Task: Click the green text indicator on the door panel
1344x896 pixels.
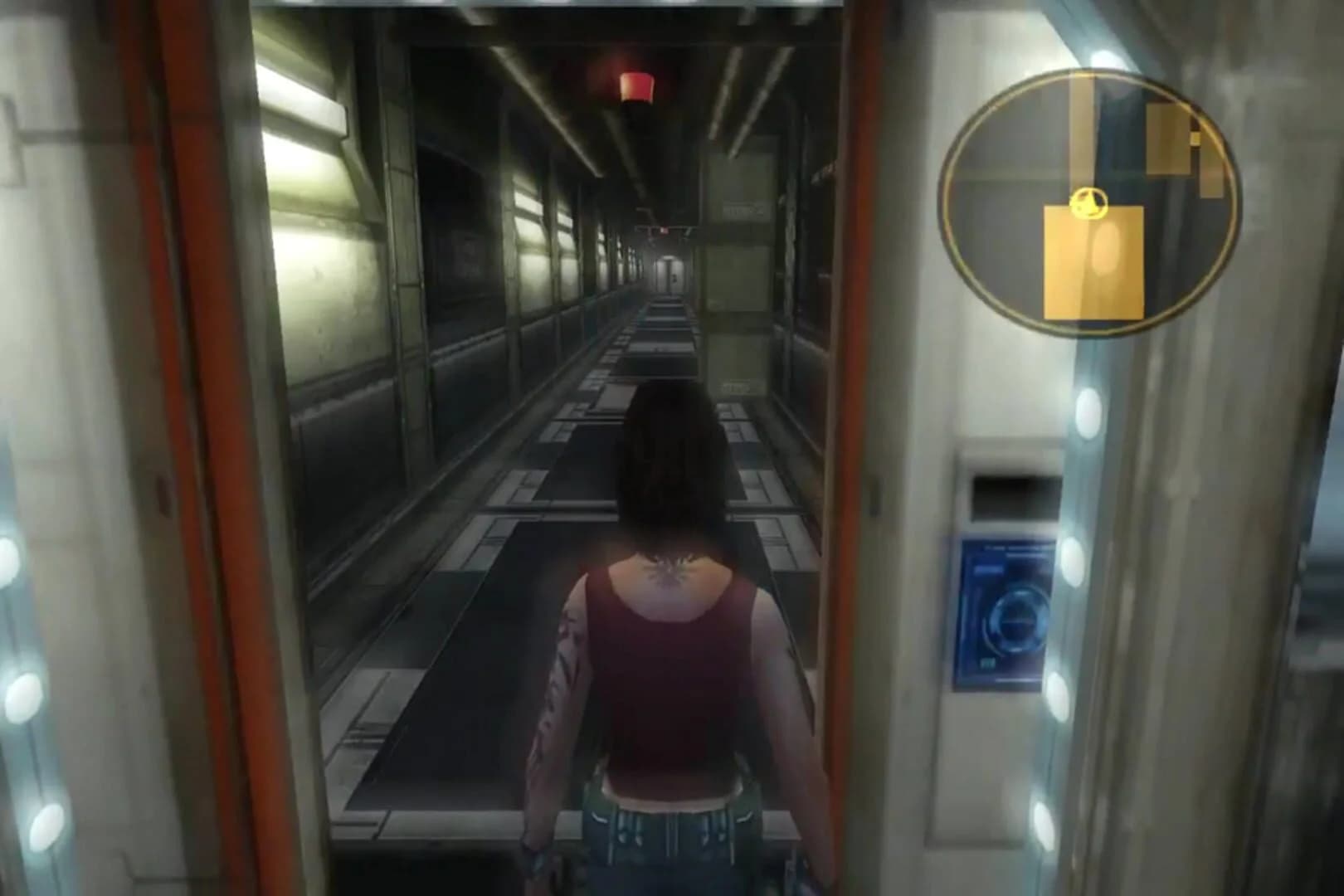Action: (989, 662)
